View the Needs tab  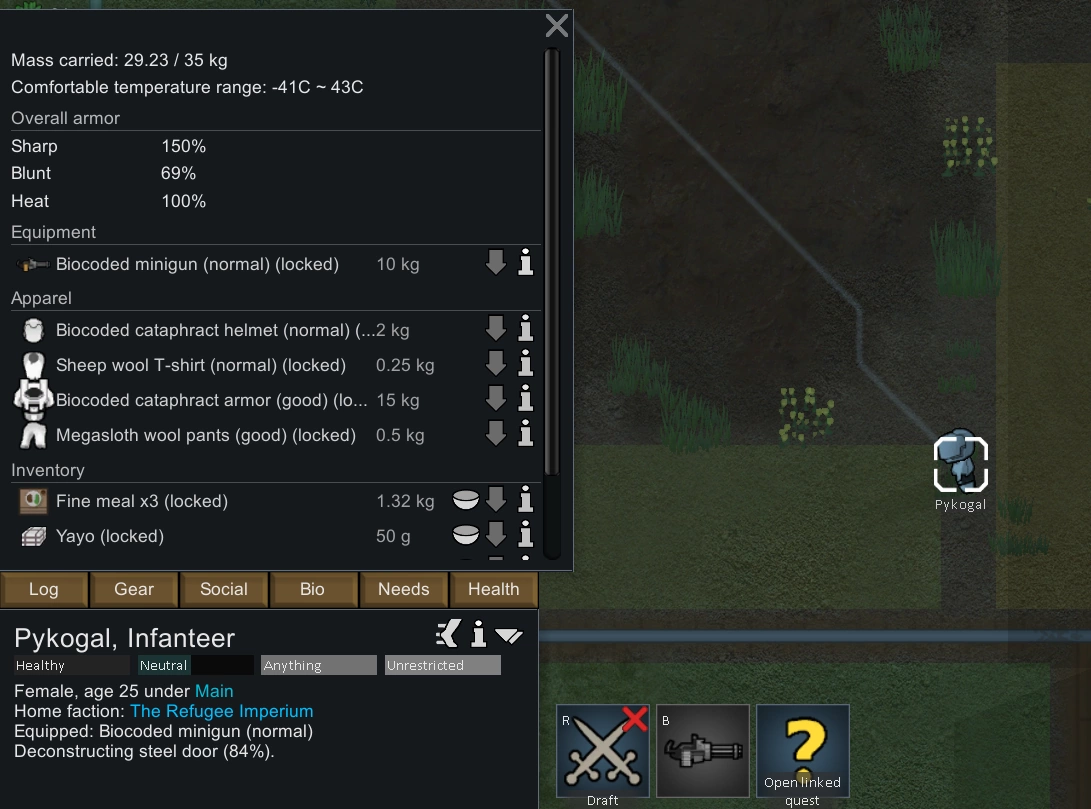pyautogui.click(x=403, y=589)
